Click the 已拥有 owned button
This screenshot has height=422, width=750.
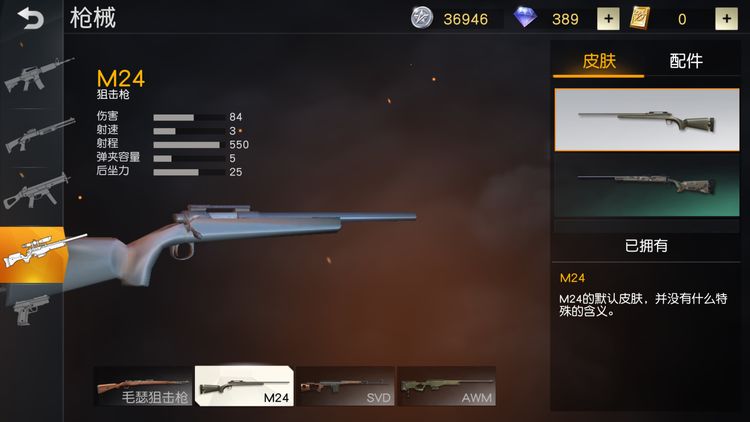(647, 245)
